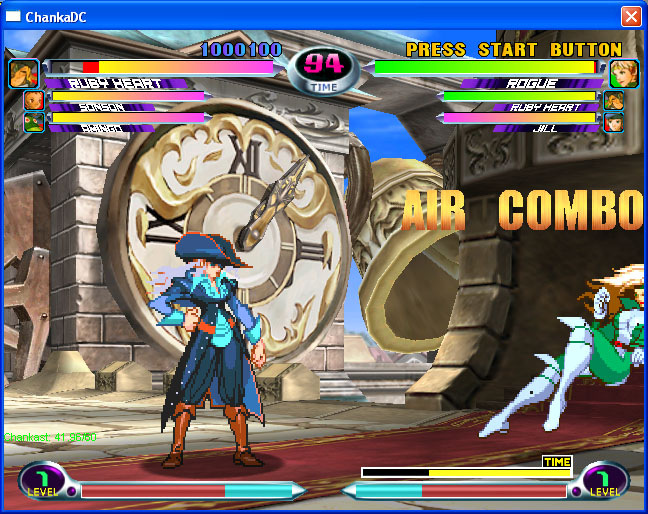Select the SonSon partner portrait
Screen dimensions: 648x514
(x=34, y=101)
